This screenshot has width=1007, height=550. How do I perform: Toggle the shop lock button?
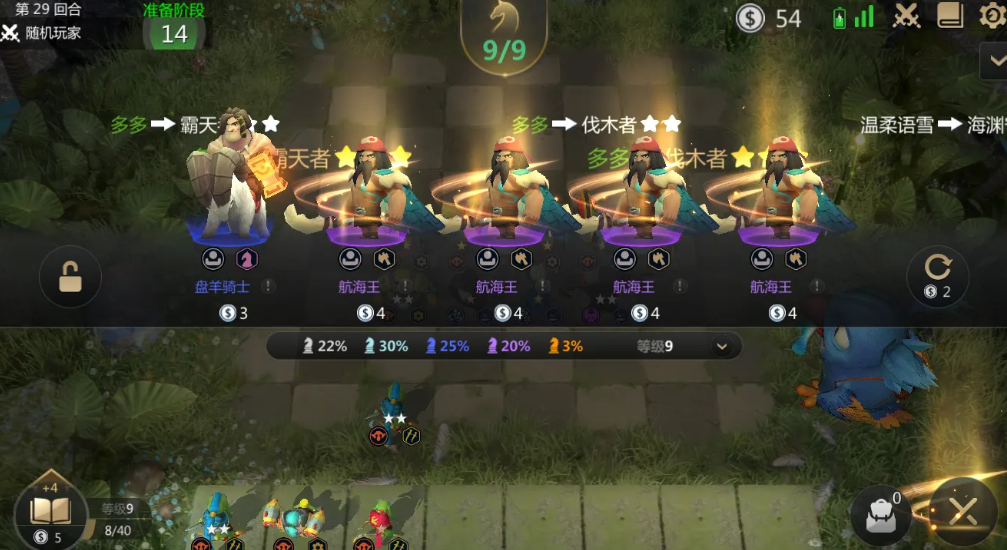tap(70, 276)
